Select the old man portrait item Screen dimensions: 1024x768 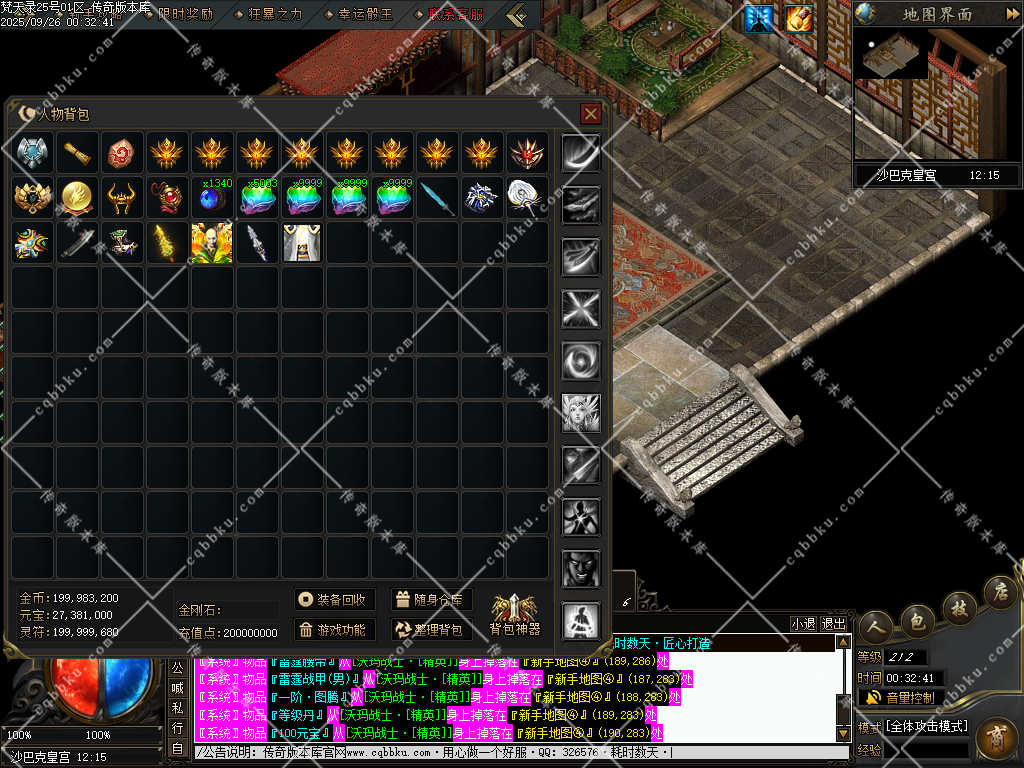coord(212,243)
